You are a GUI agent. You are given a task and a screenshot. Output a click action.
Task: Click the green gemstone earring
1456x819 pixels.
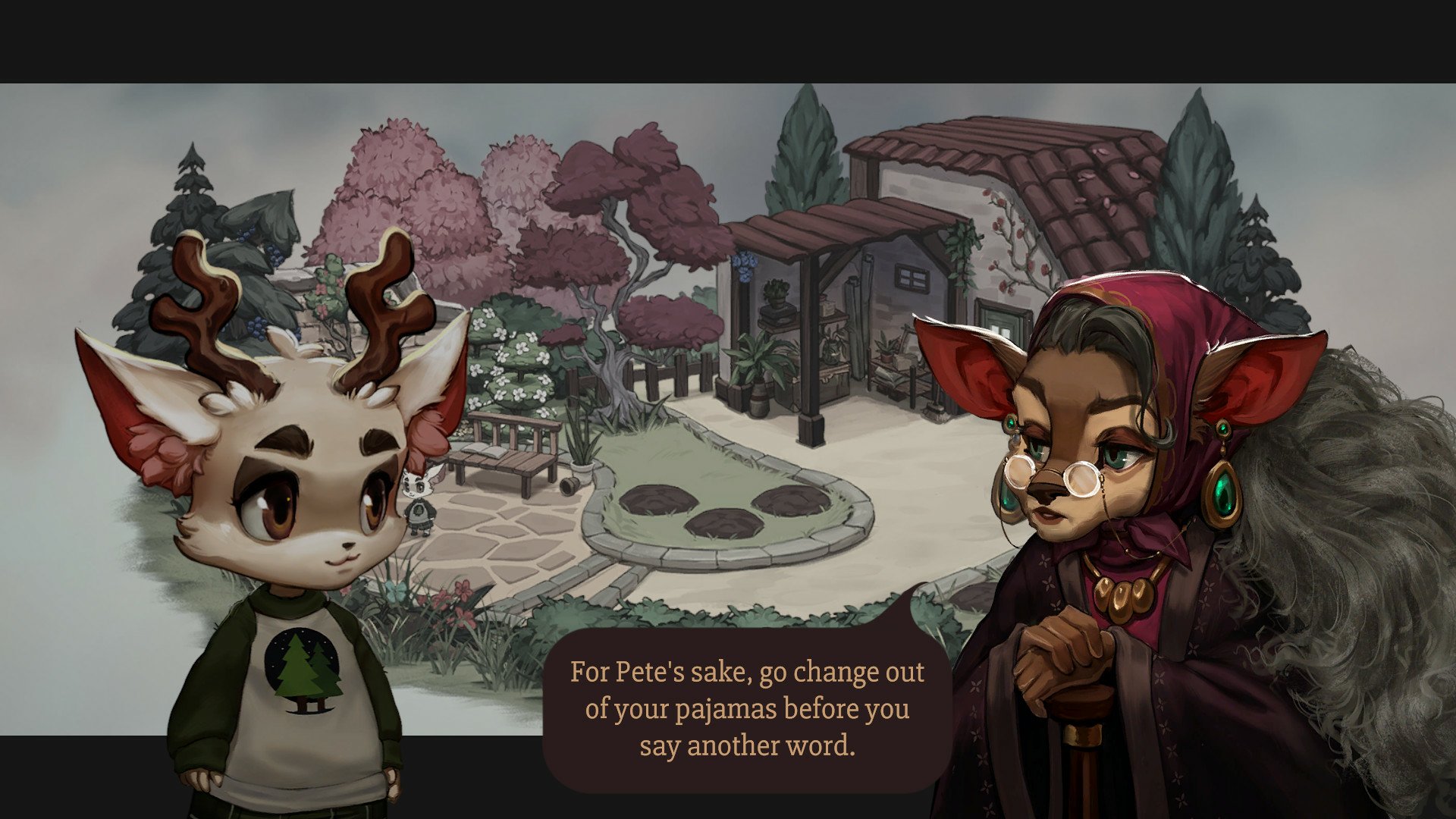[1223, 493]
